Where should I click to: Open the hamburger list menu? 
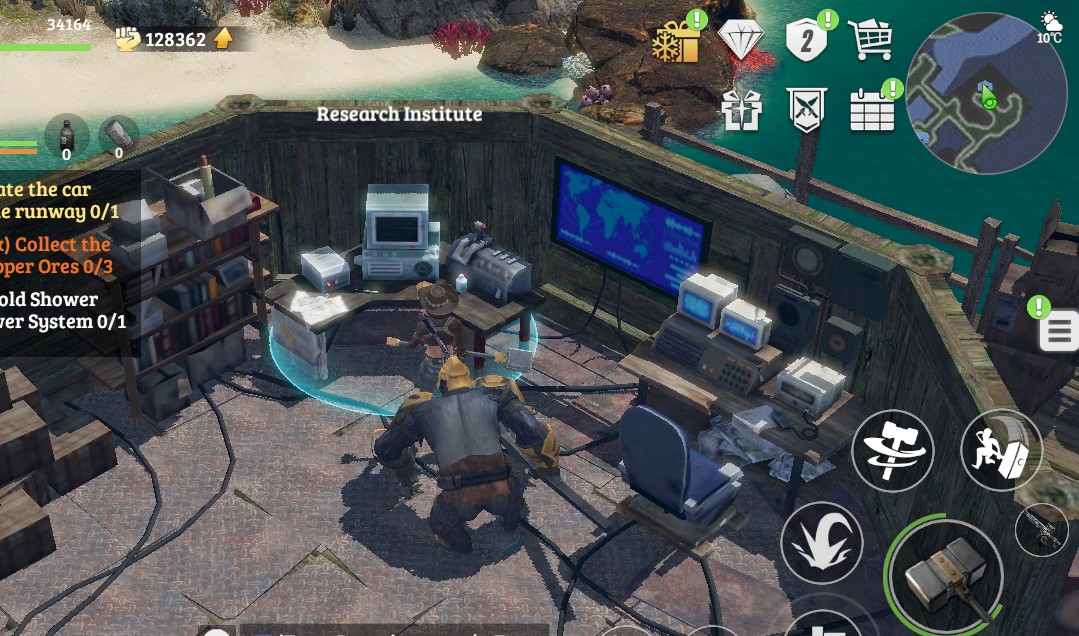pyautogui.click(x=1059, y=331)
